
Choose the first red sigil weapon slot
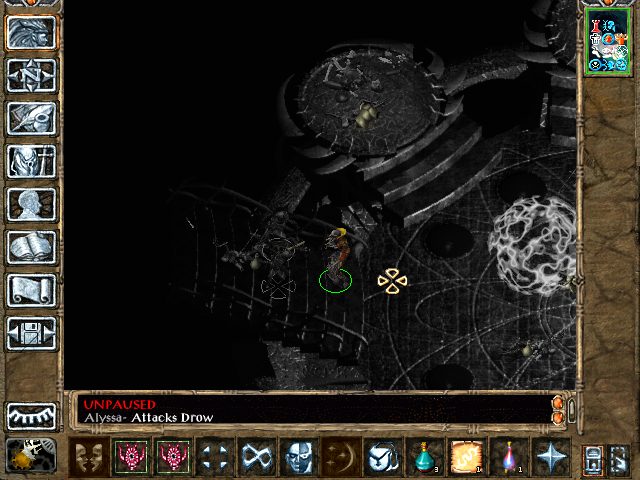[x=131, y=456]
